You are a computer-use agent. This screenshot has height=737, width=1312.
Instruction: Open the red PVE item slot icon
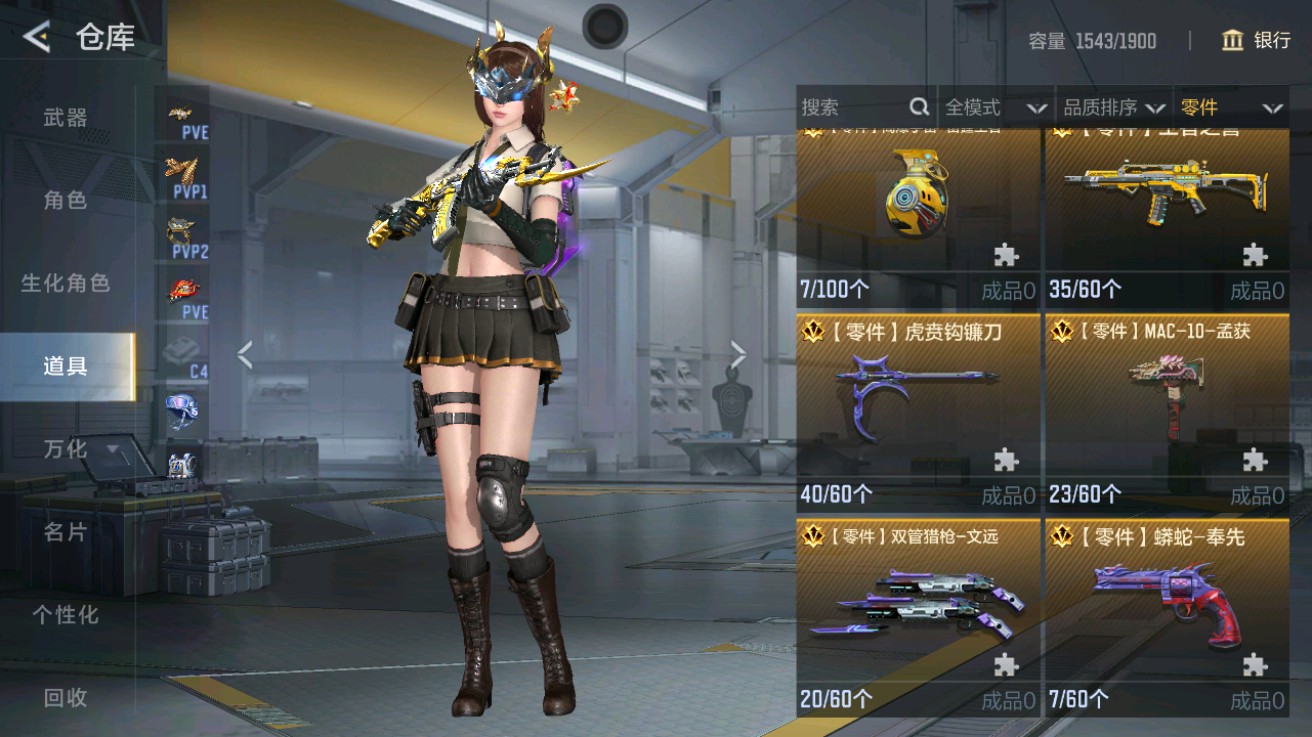(182, 290)
